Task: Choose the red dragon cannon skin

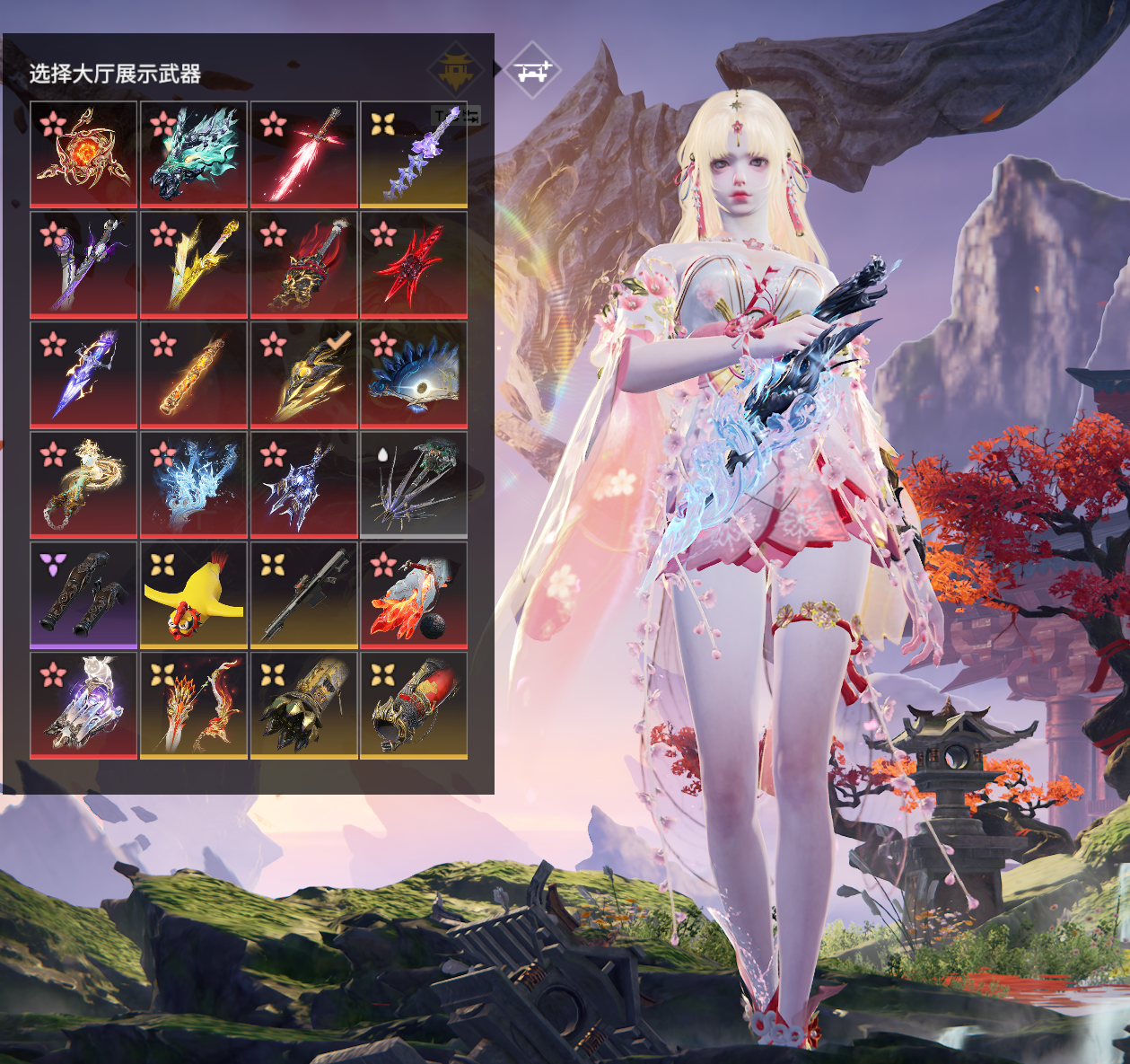Action: click(414, 706)
